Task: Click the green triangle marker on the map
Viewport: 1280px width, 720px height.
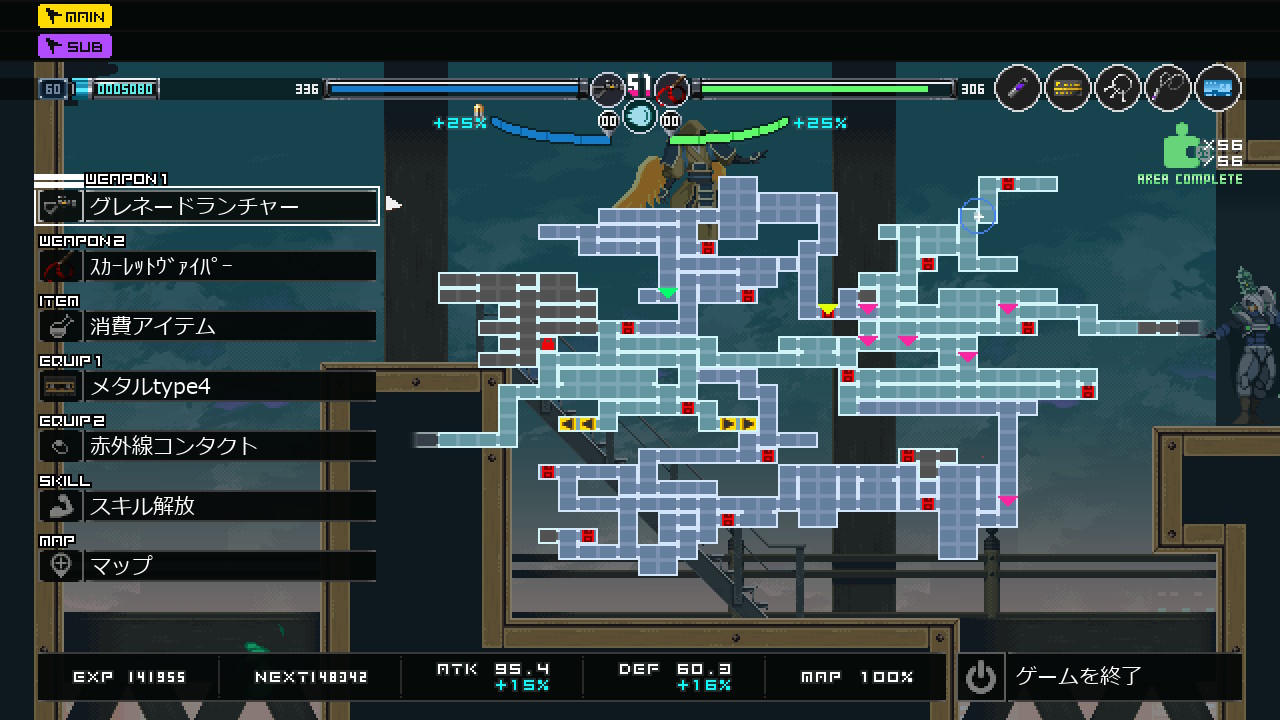Action: [667, 293]
